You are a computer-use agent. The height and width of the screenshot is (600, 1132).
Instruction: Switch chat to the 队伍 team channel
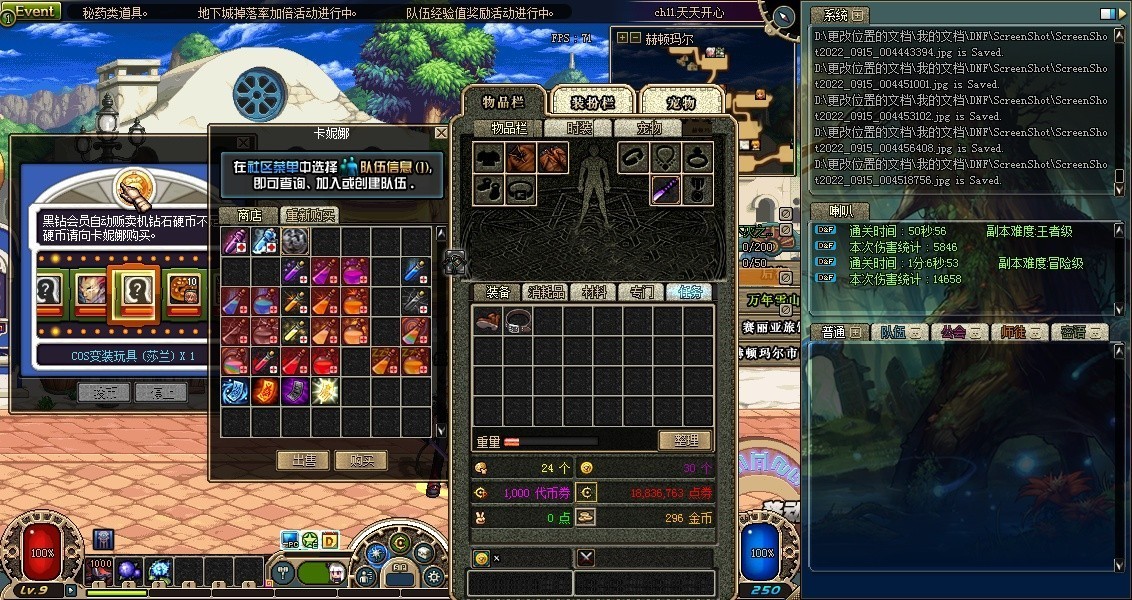tap(893, 332)
